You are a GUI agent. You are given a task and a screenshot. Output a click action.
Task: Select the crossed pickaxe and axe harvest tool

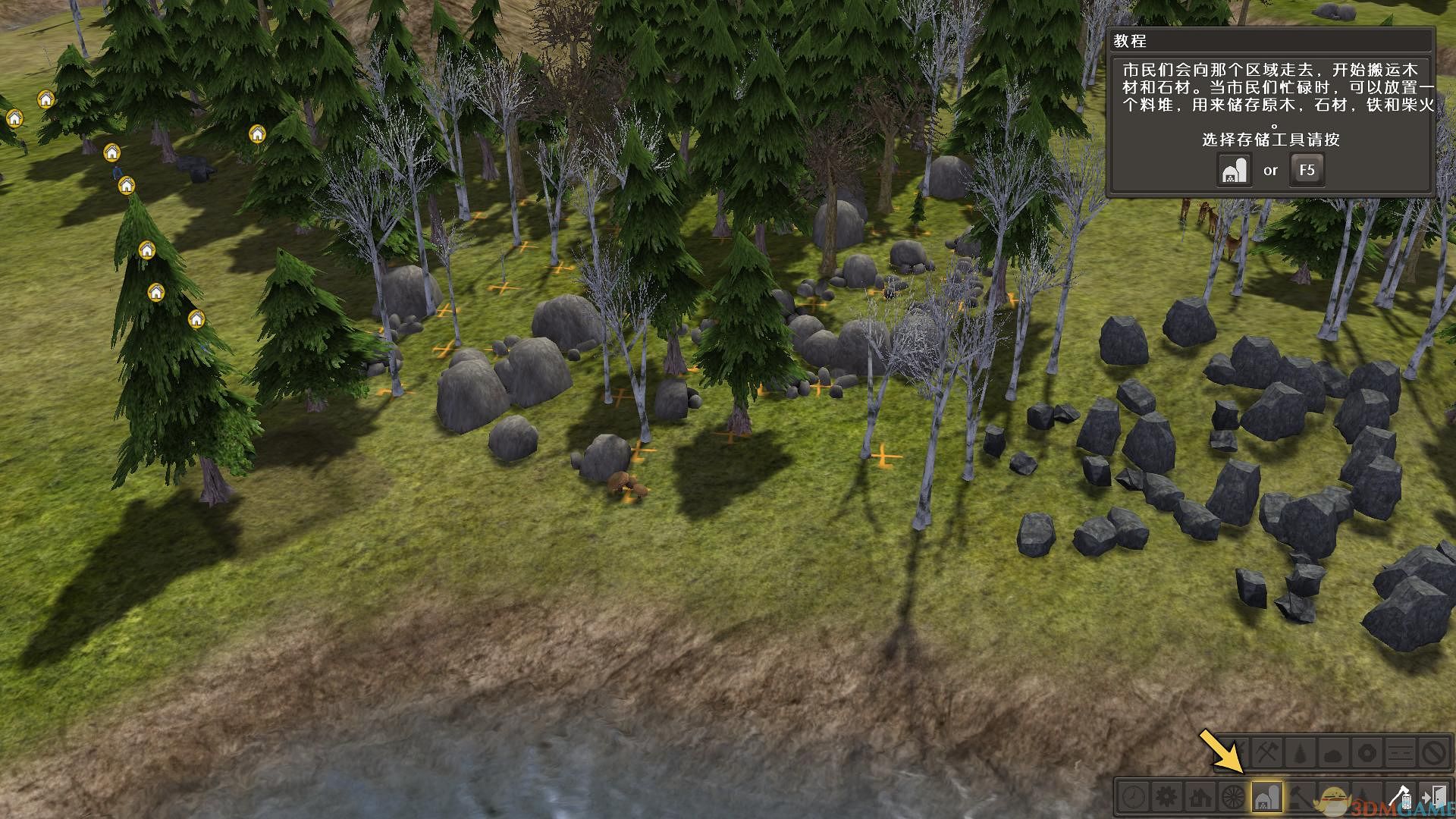coord(1267,754)
